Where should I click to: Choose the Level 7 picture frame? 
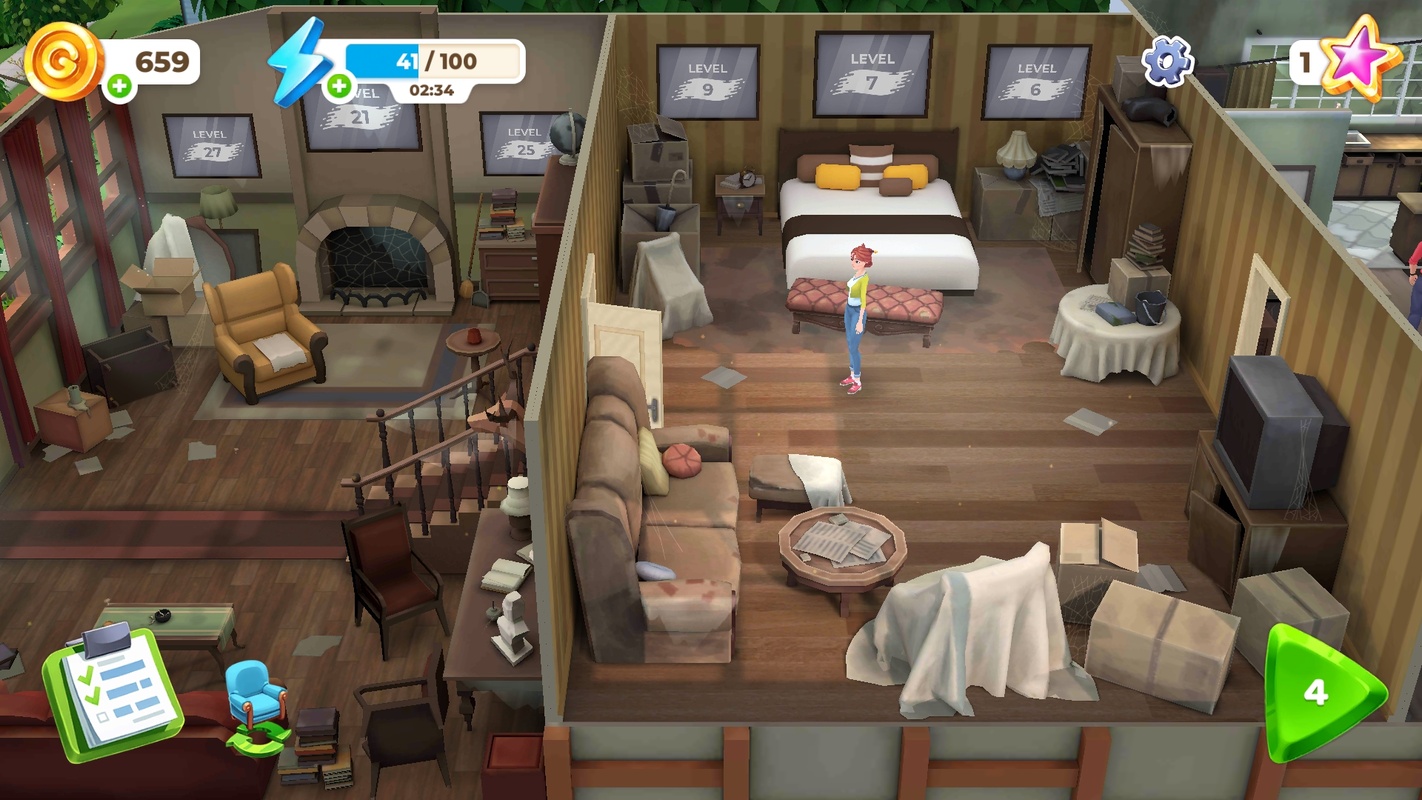click(x=872, y=73)
